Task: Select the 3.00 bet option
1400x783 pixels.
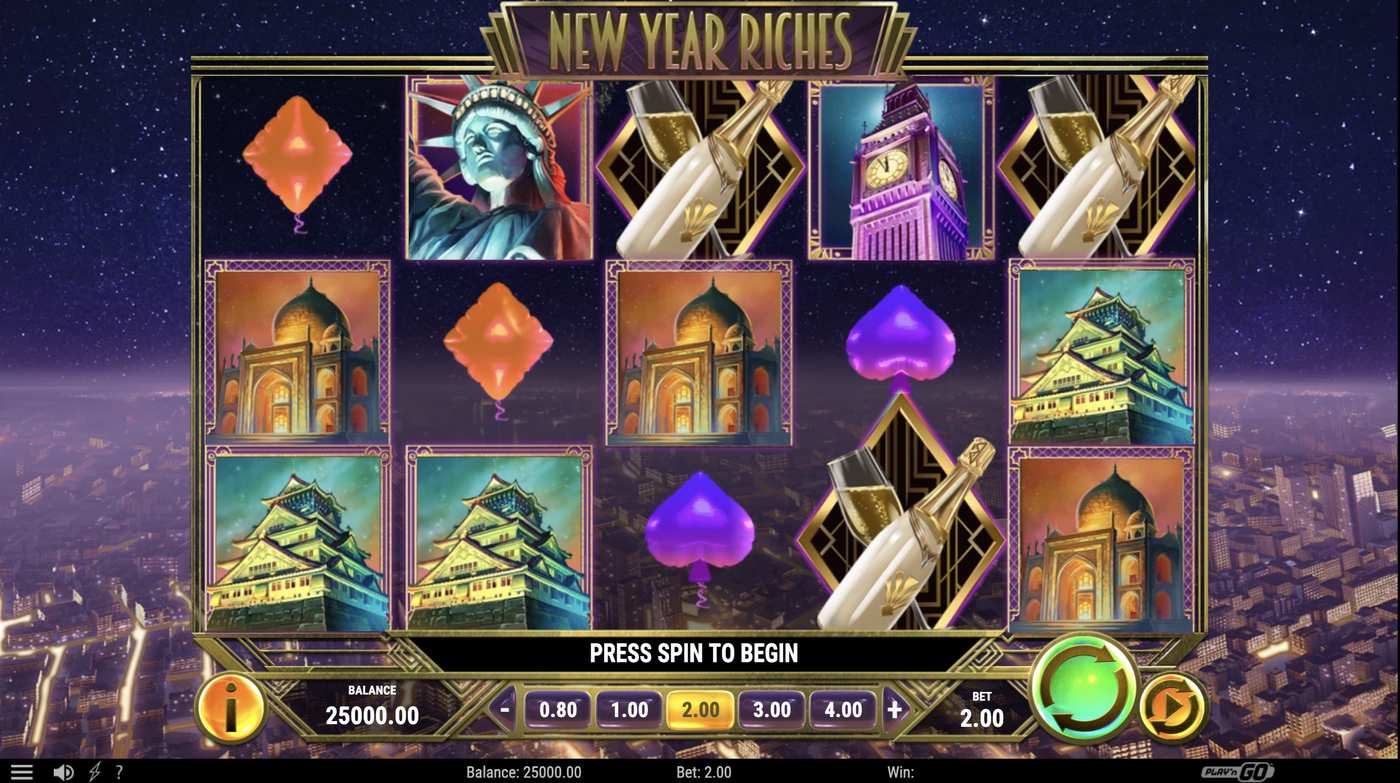Action: [x=772, y=709]
